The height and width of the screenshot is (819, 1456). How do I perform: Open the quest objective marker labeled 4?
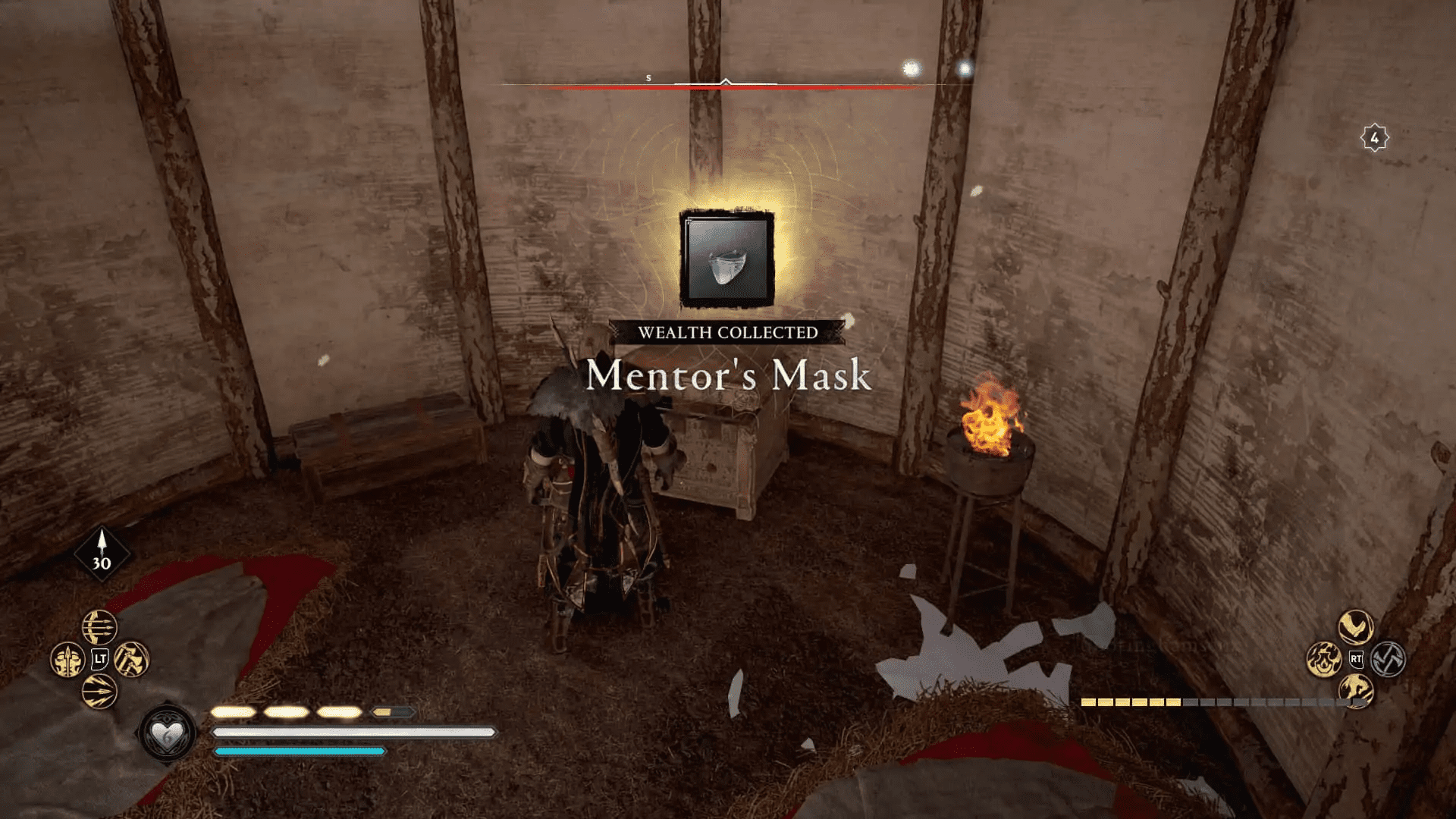coord(1376,137)
